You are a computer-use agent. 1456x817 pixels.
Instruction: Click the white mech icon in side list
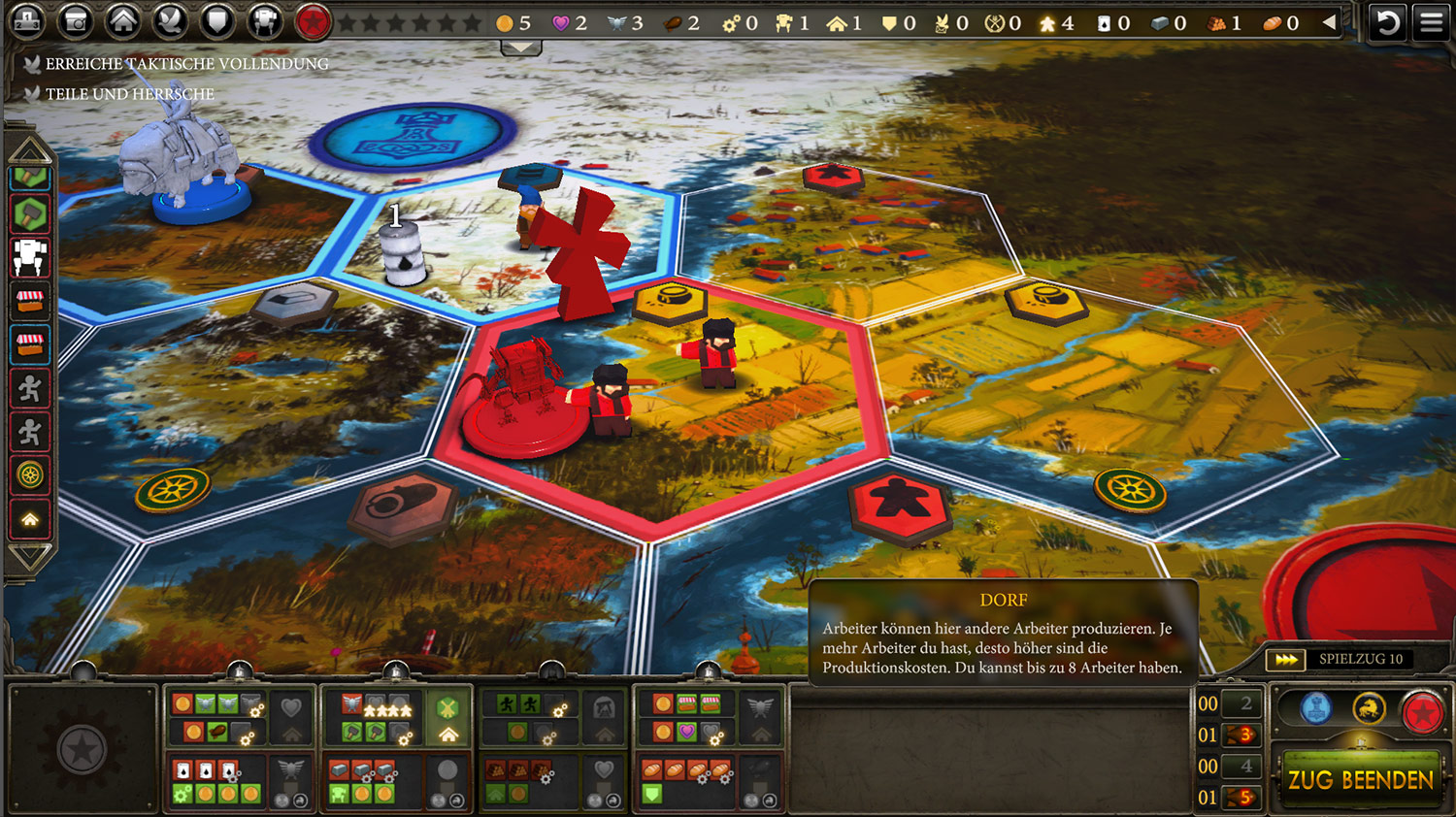click(x=30, y=257)
